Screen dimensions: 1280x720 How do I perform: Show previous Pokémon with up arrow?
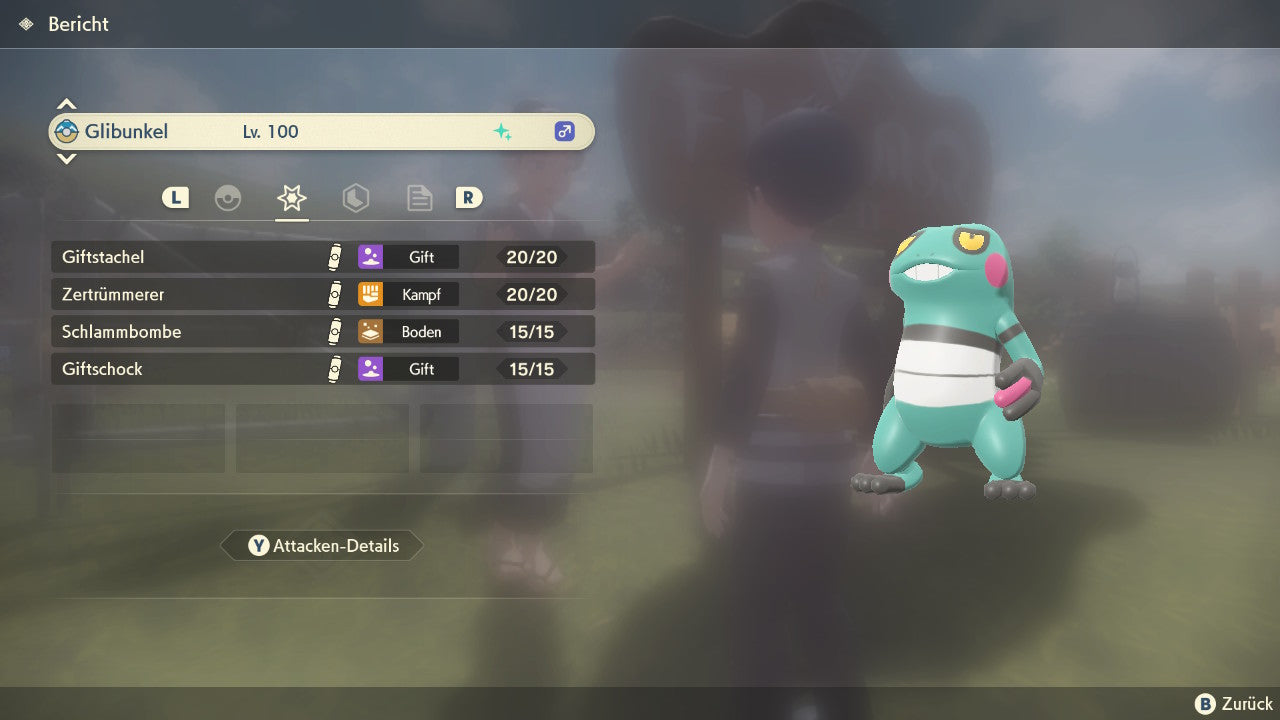[x=66, y=104]
